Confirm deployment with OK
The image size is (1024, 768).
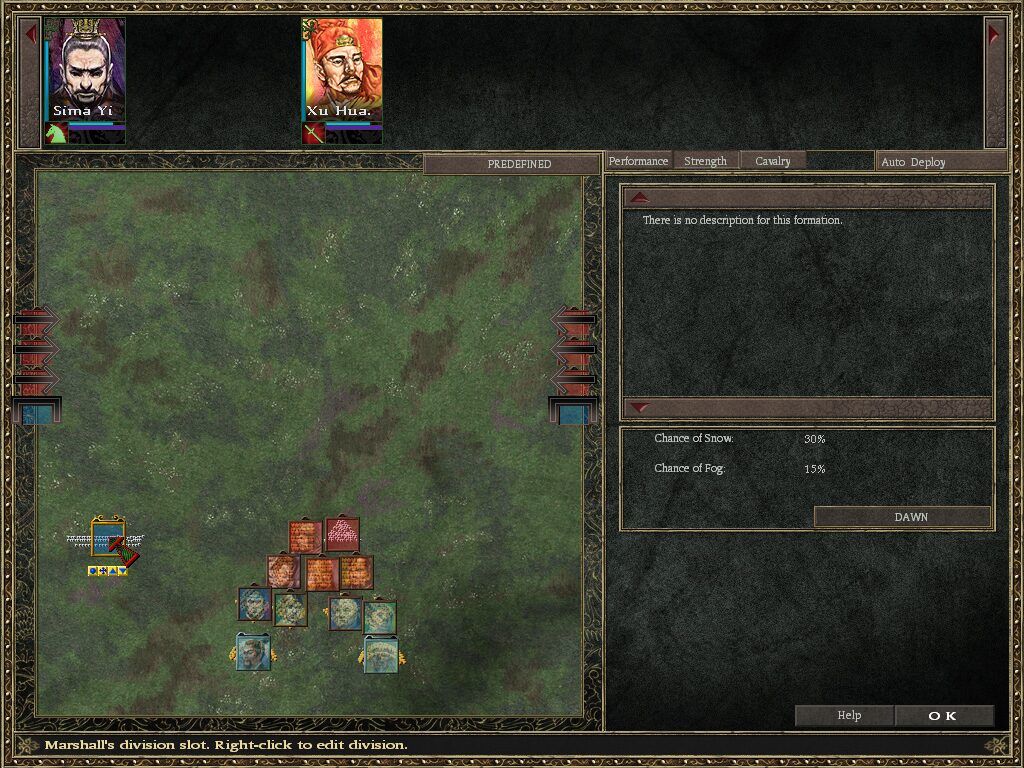943,715
